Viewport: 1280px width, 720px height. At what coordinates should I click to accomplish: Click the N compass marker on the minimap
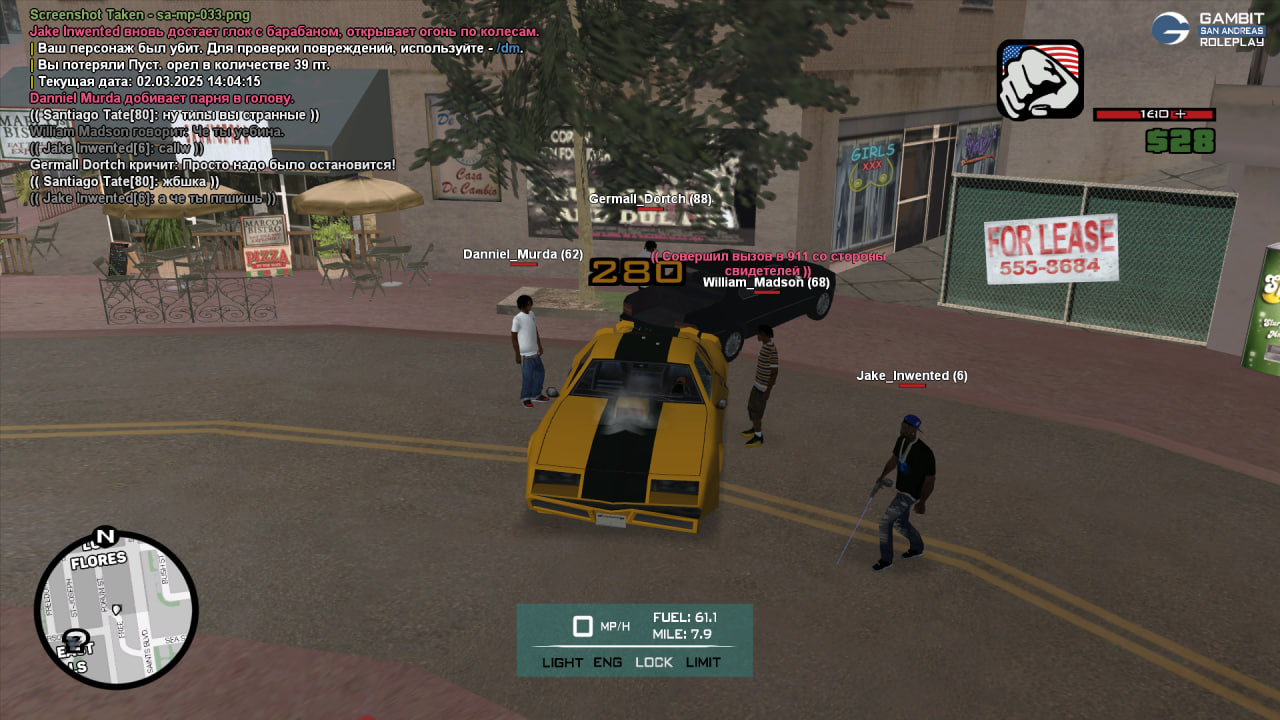click(105, 537)
